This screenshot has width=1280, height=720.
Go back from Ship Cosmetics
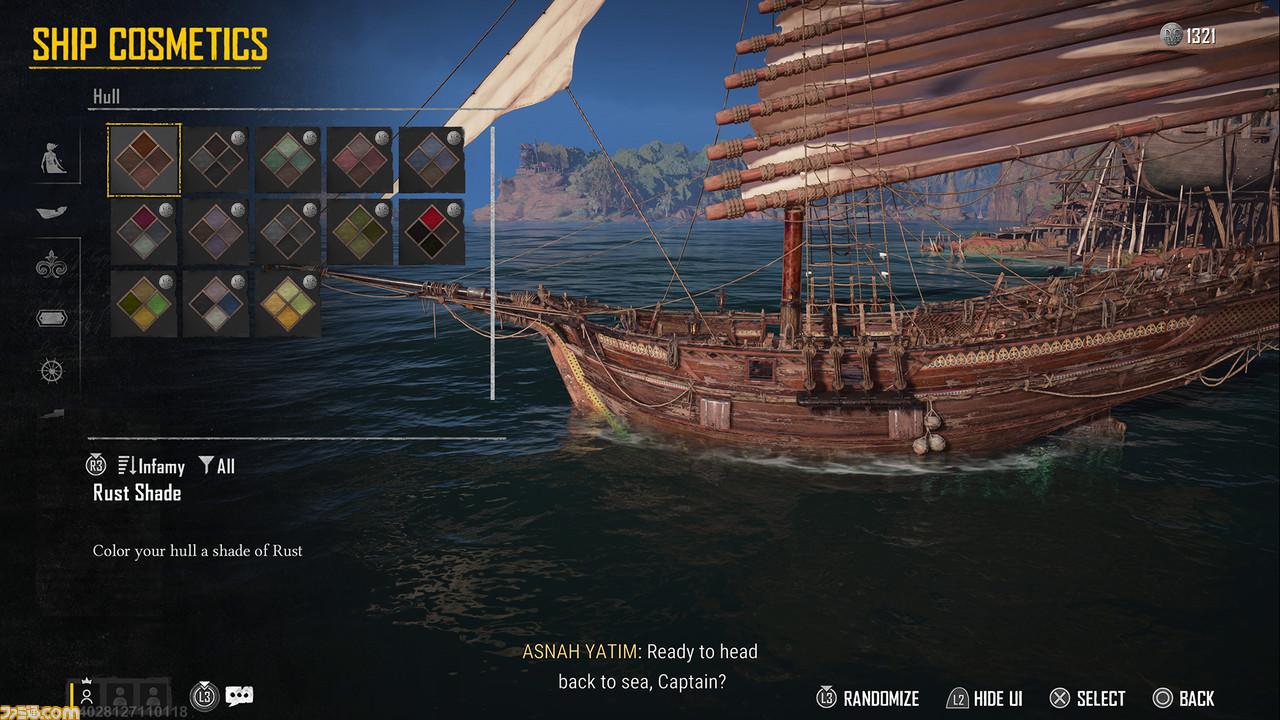1184,699
